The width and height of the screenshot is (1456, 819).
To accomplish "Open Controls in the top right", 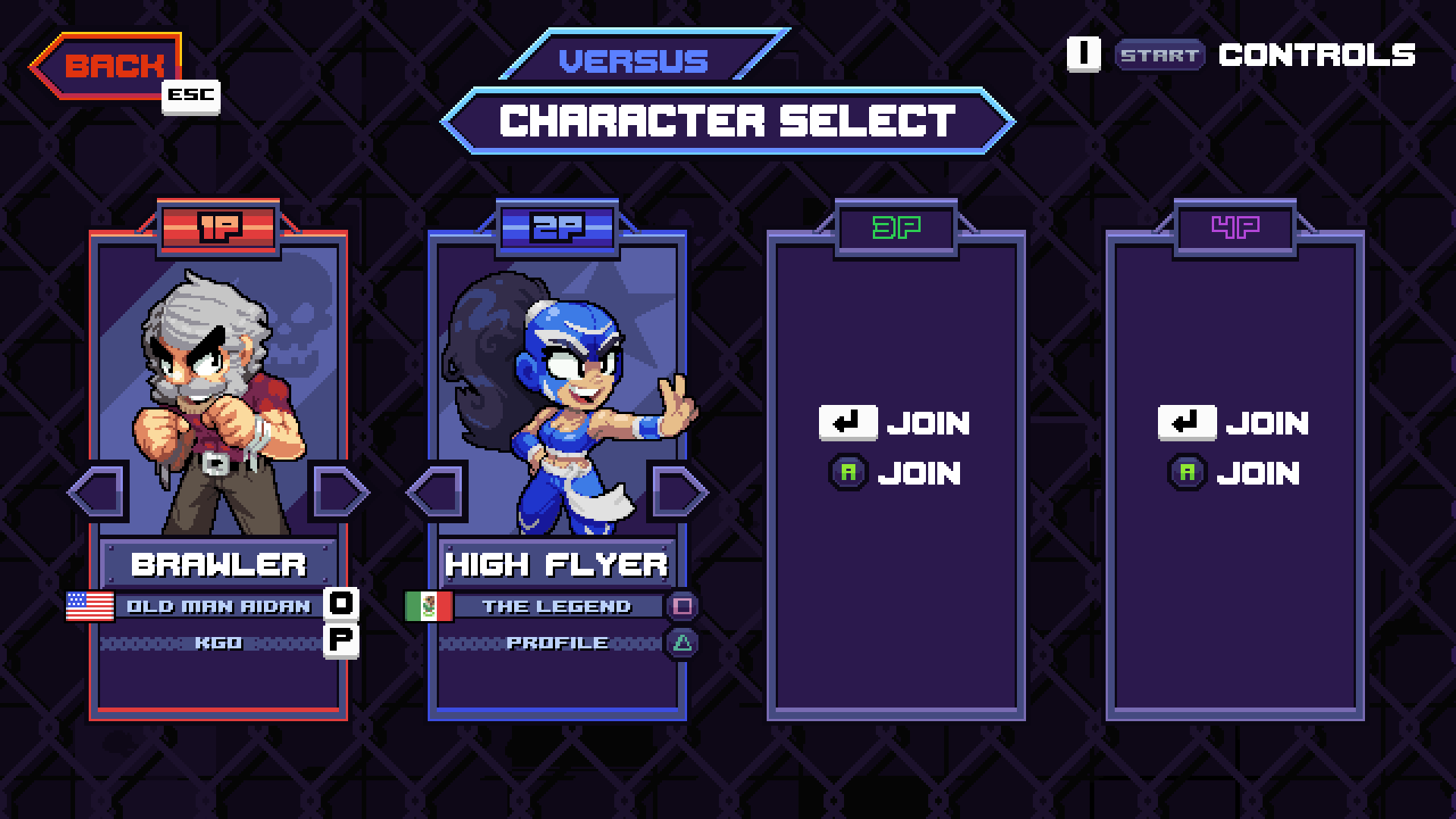I will 1316,55.
